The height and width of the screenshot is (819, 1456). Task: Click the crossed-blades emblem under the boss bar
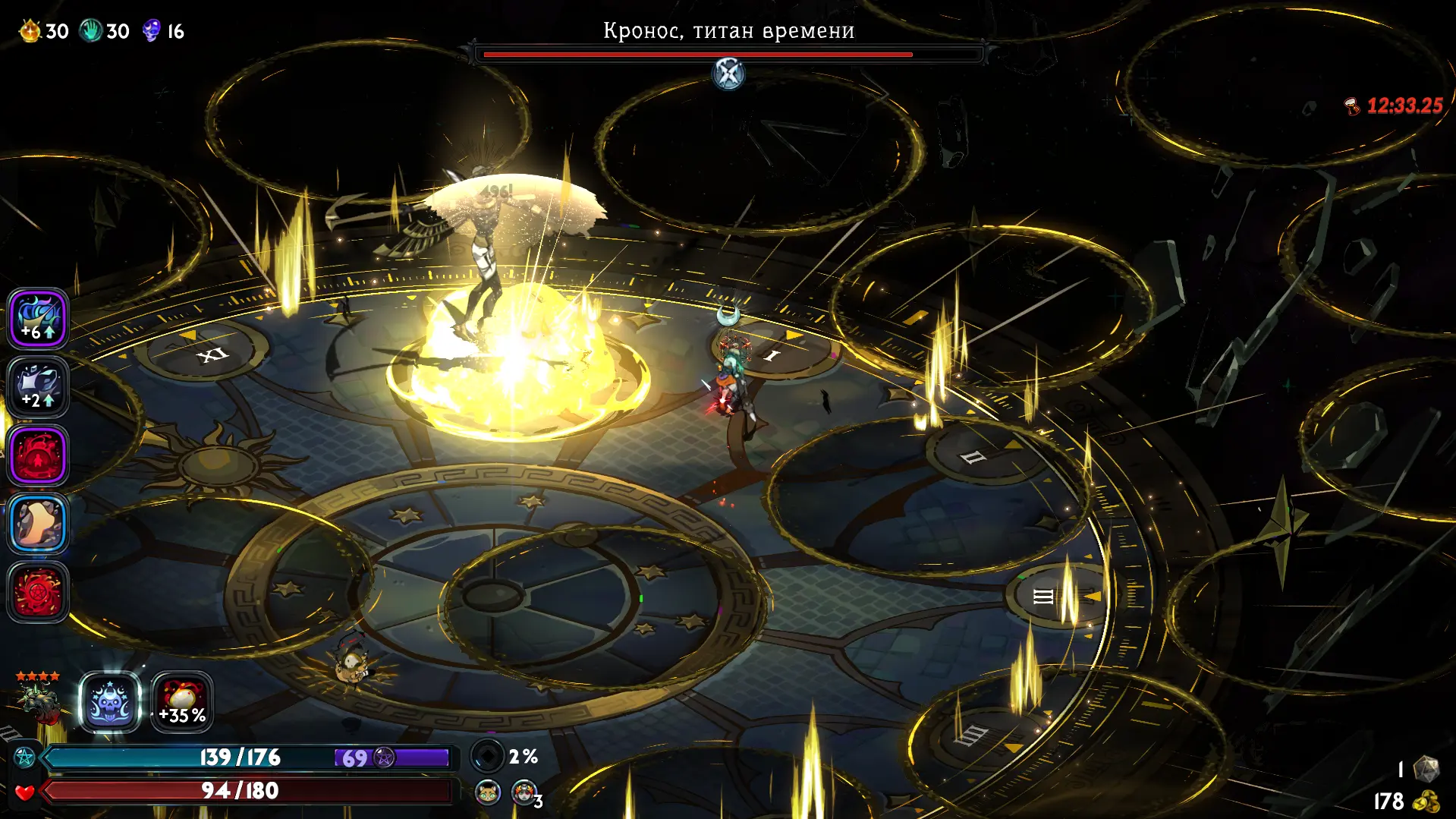pyautogui.click(x=728, y=74)
